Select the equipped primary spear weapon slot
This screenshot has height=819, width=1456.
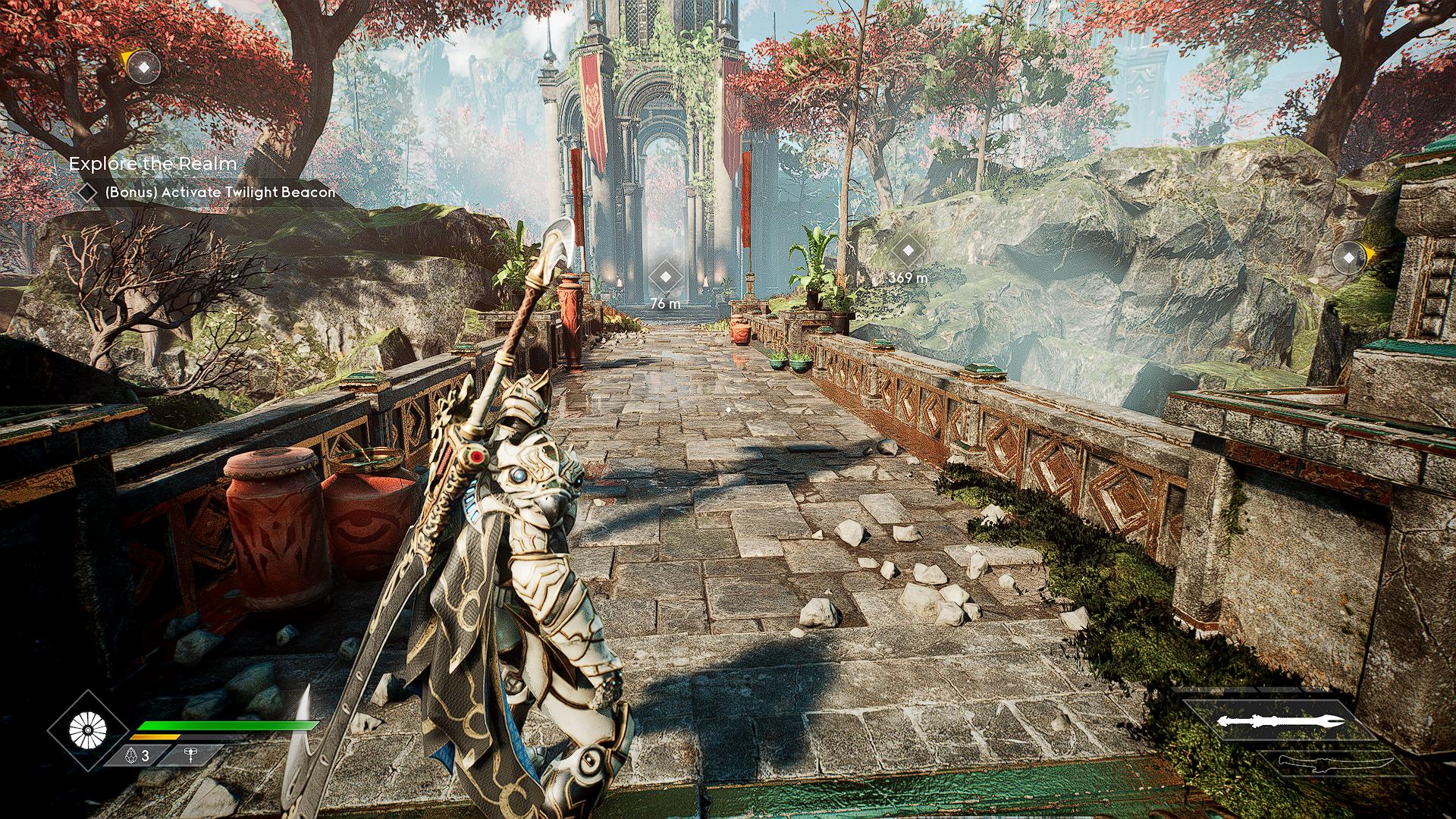click(1281, 720)
